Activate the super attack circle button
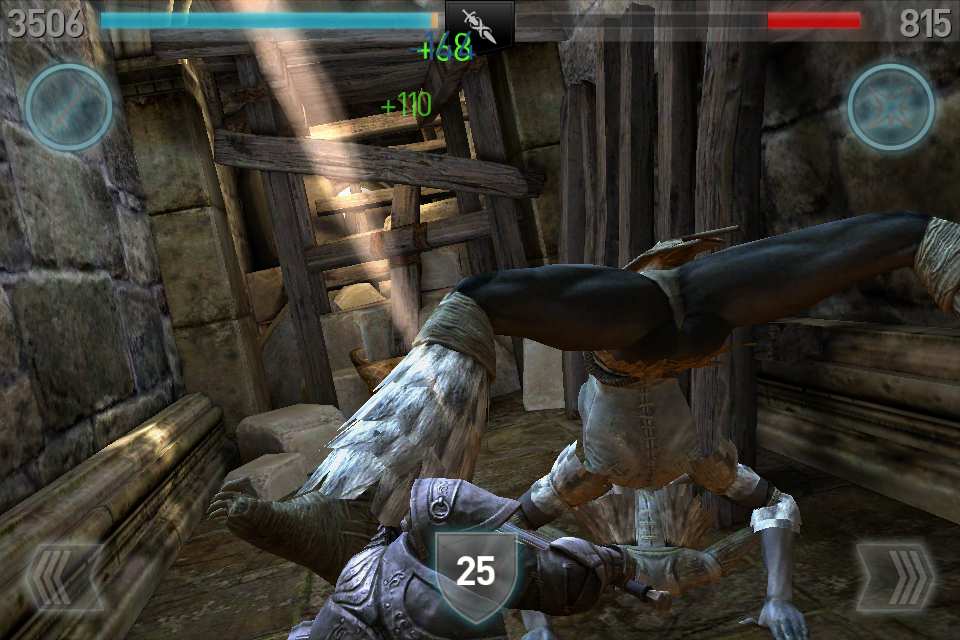Viewport: 960px width, 640px height. tap(68, 107)
